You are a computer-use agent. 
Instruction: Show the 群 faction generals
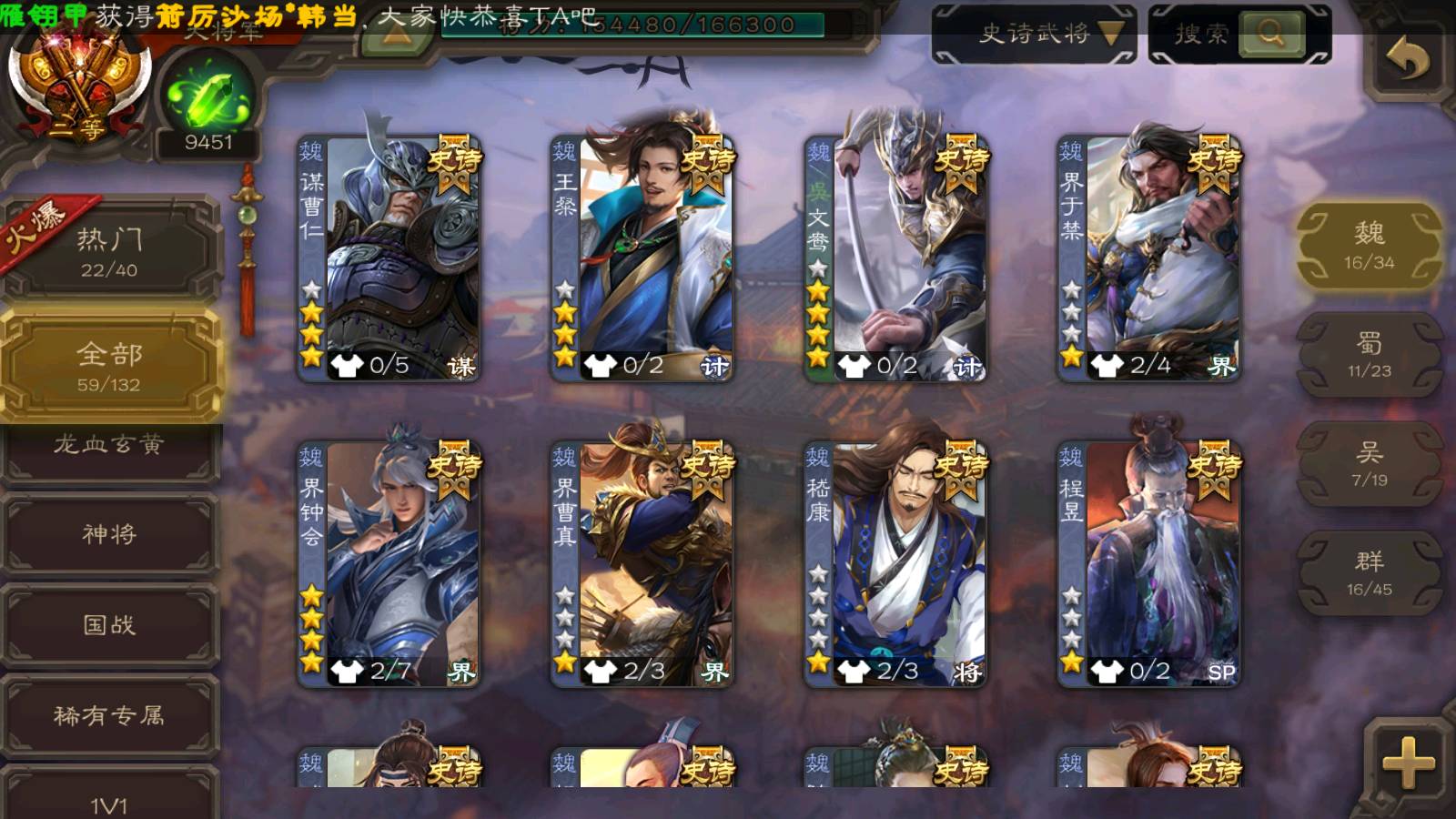(x=1369, y=573)
